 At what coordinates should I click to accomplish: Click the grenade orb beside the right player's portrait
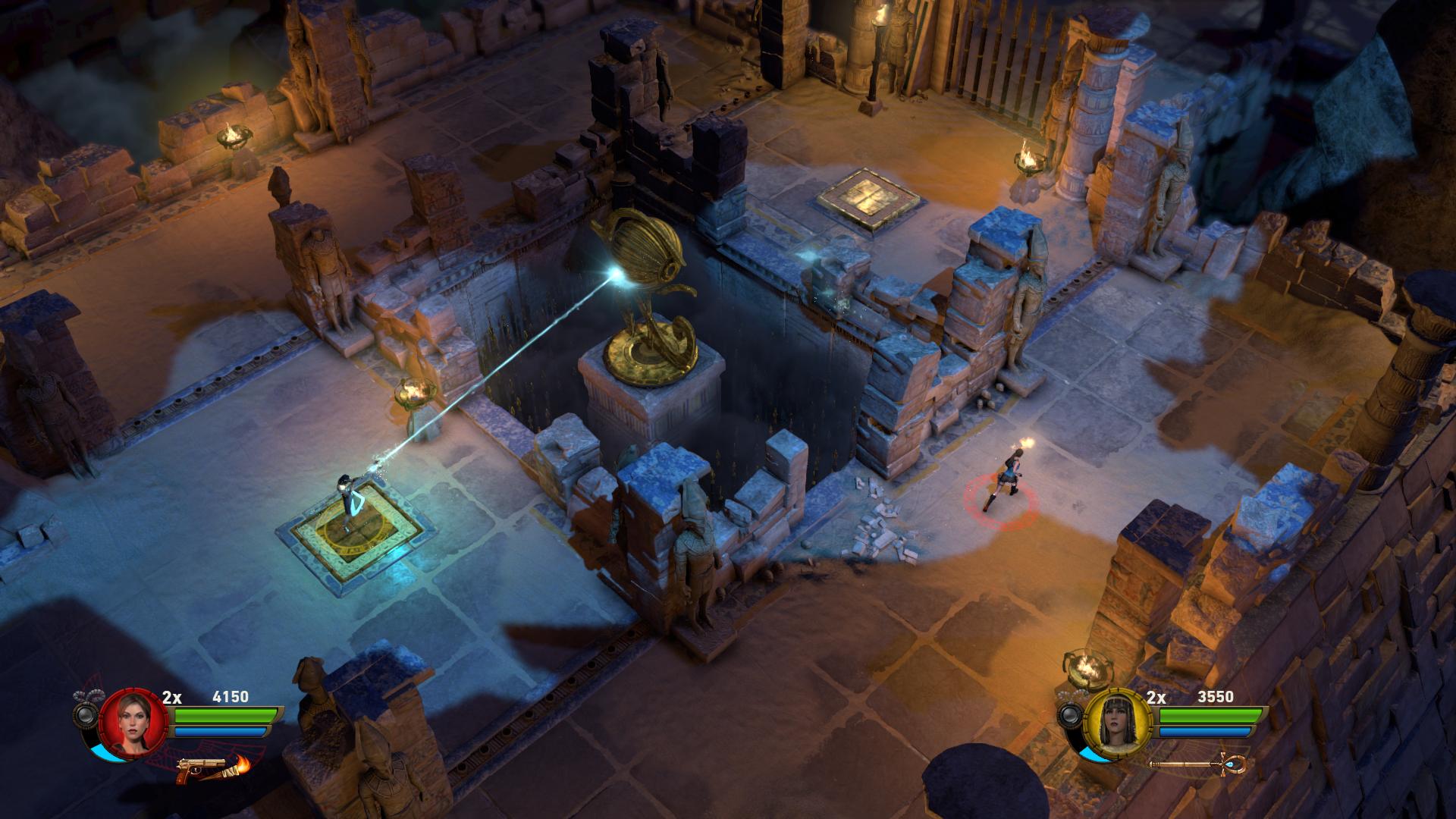[x=1072, y=714]
